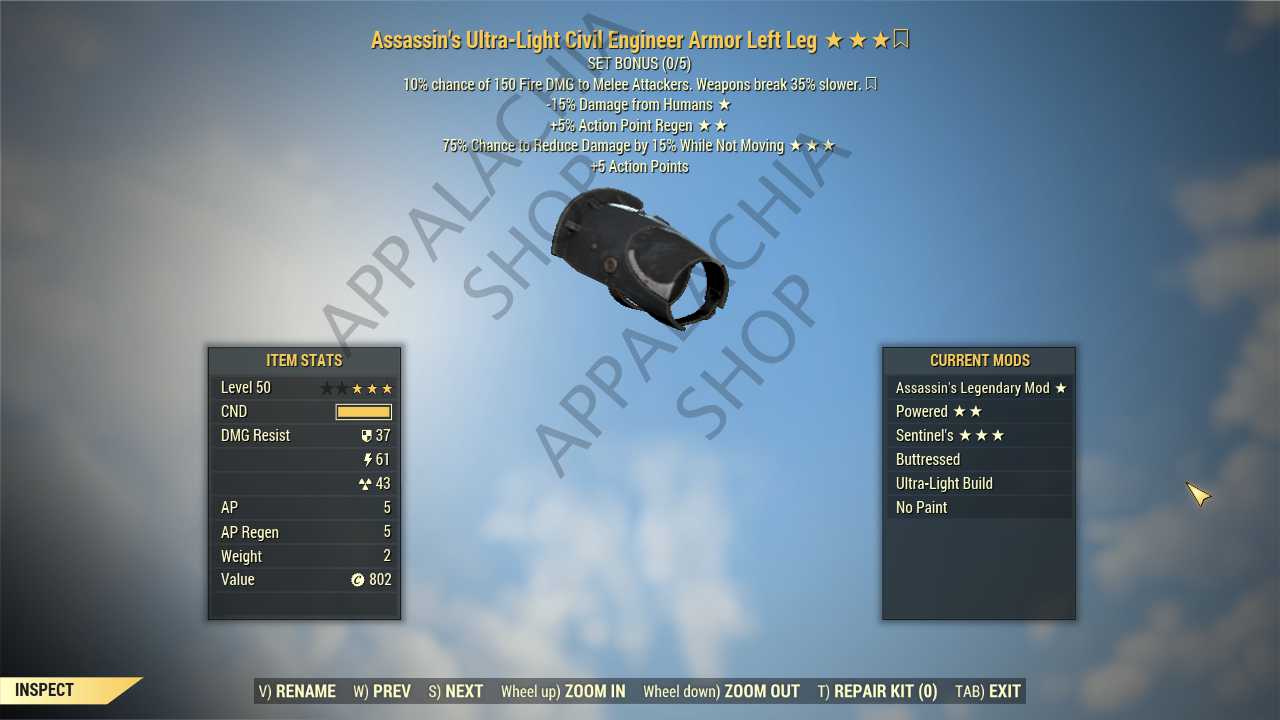Show the next item with Next

(x=456, y=691)
